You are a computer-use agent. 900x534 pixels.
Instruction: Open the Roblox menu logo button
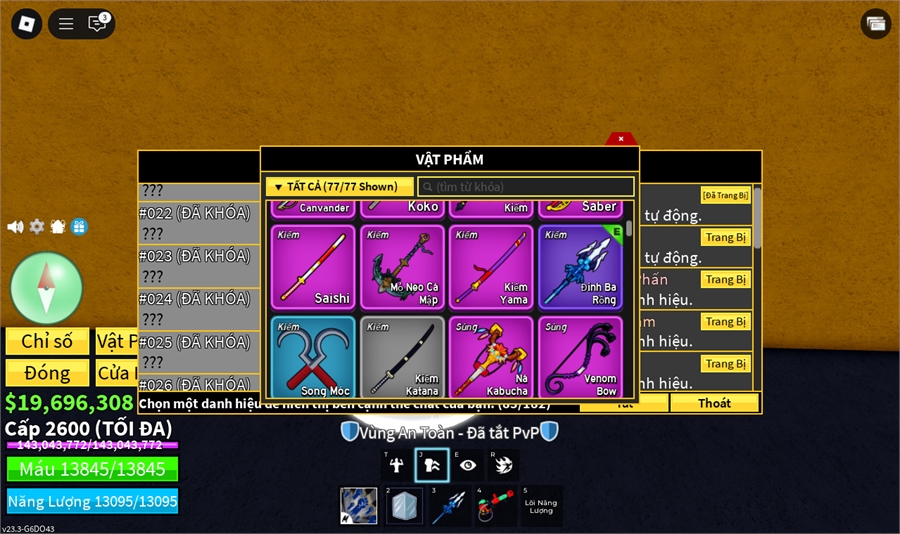[x=27, y=24]
